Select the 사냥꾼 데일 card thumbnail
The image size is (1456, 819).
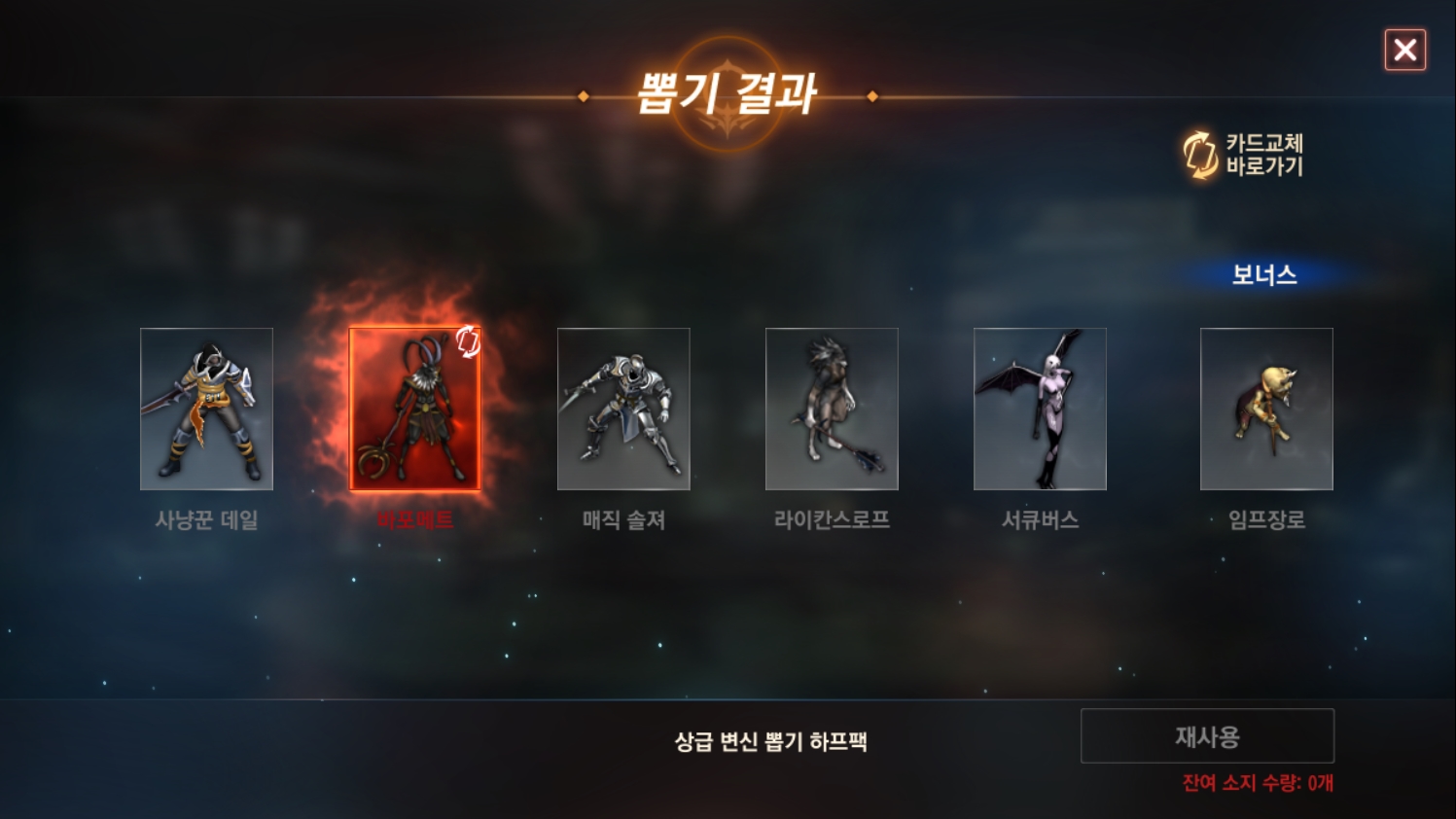click(206, 409)
